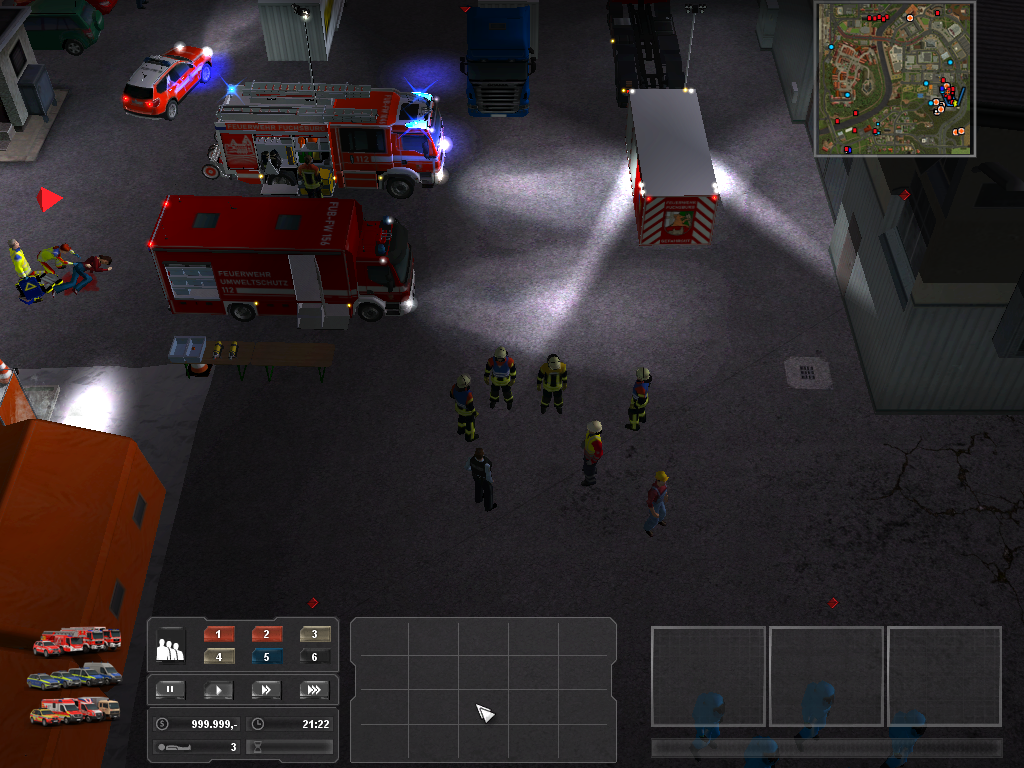Select unit group 2
Screen dimensions: 1024x768
(x=267, y=634)
